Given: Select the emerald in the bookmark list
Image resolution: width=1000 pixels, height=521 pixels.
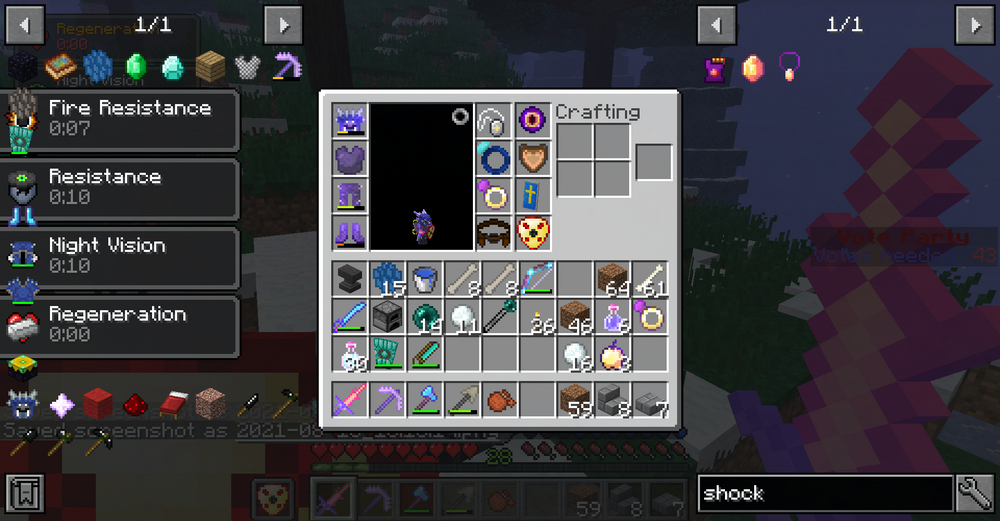Looking at the screenshot, I should [136, 66].
